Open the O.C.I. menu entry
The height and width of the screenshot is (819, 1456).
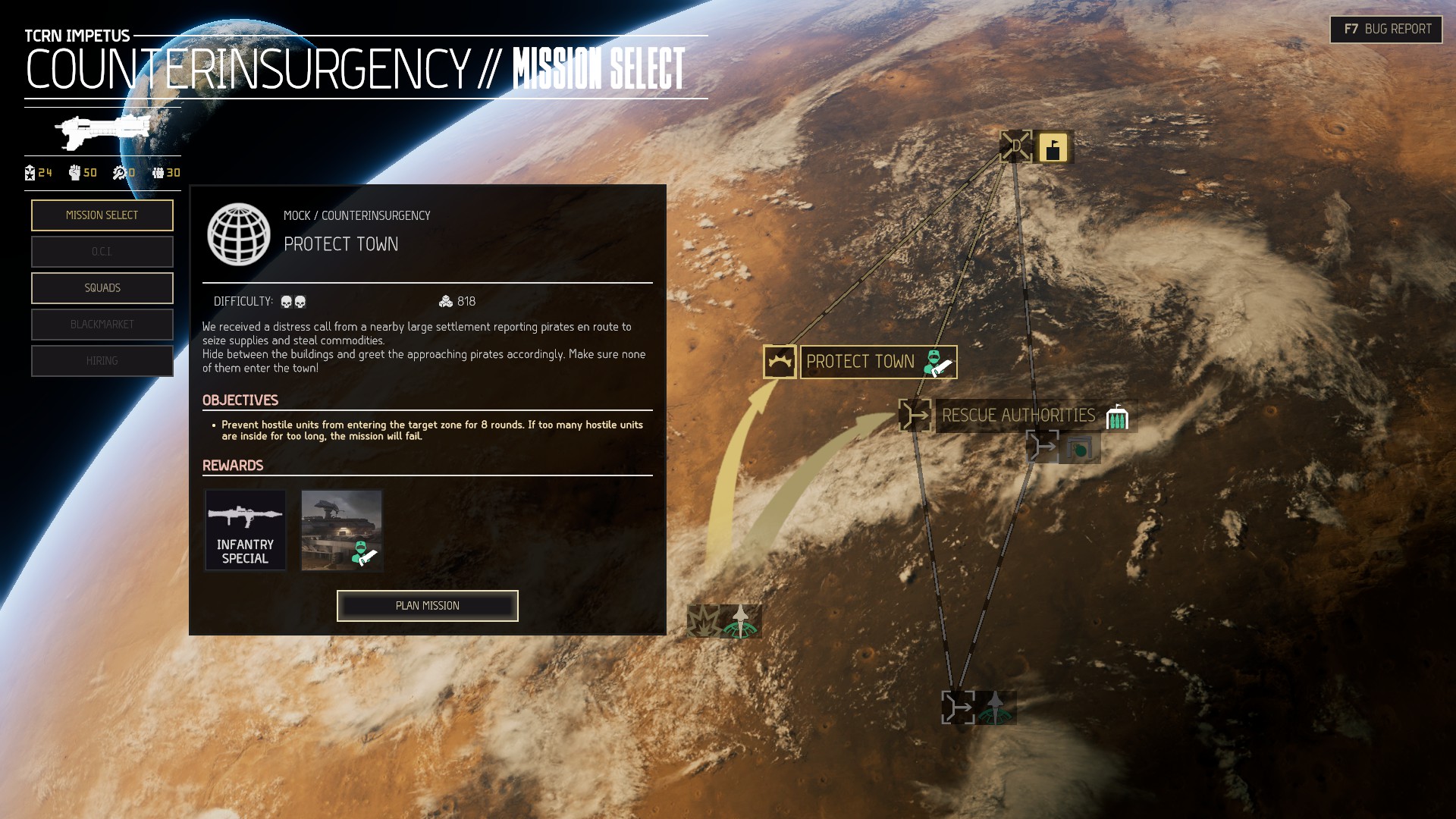102,252
